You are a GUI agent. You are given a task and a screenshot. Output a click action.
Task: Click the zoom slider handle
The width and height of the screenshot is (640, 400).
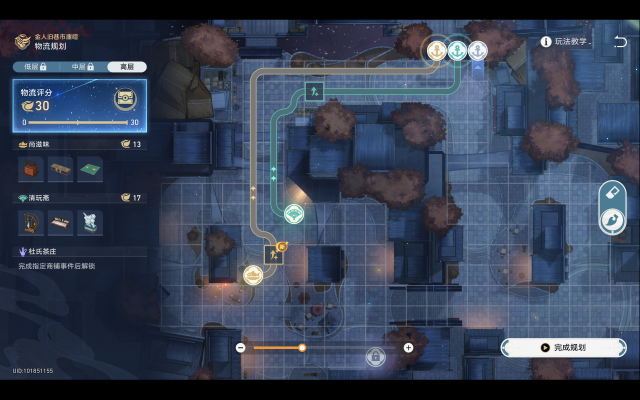[x=302, y=347]
